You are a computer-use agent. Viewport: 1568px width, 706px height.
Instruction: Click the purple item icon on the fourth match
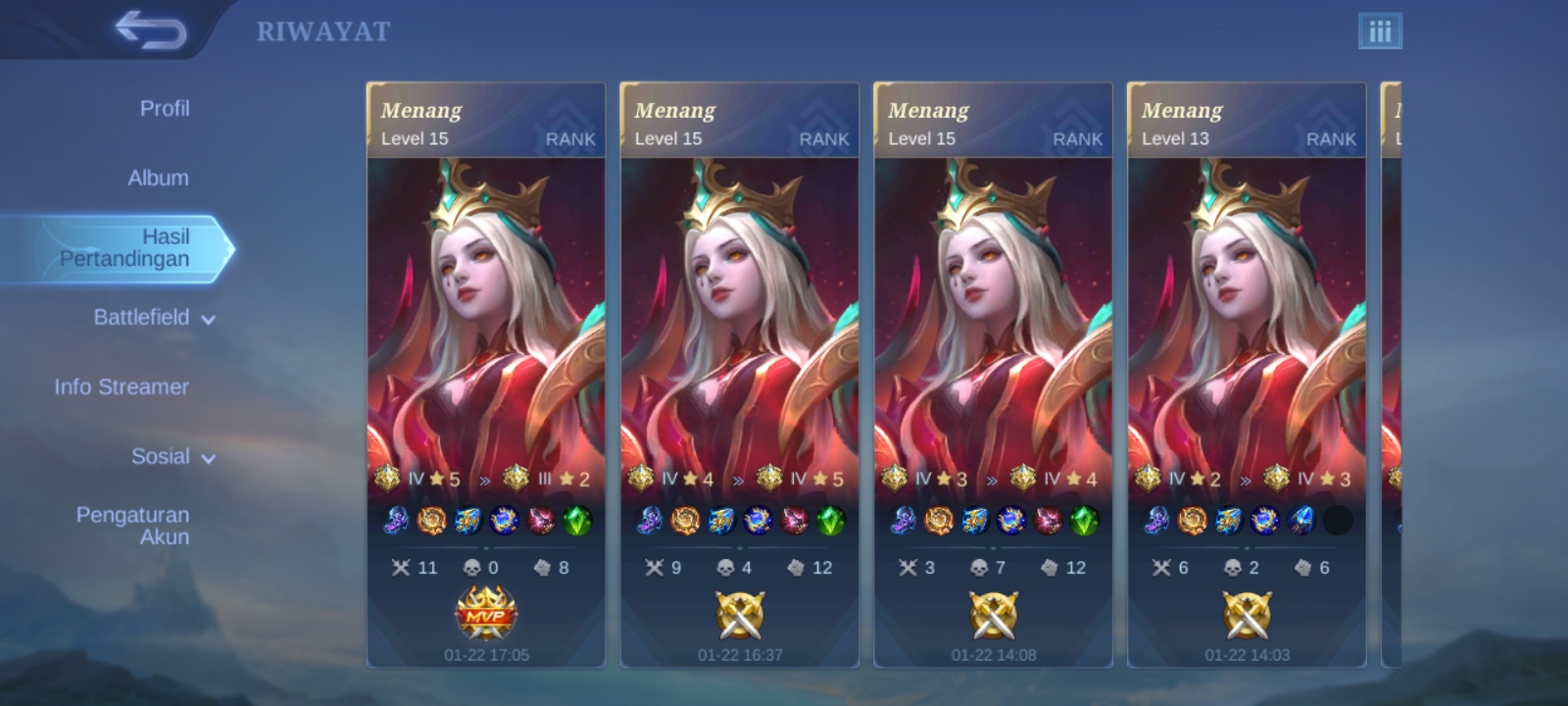tap(1158, 523)
